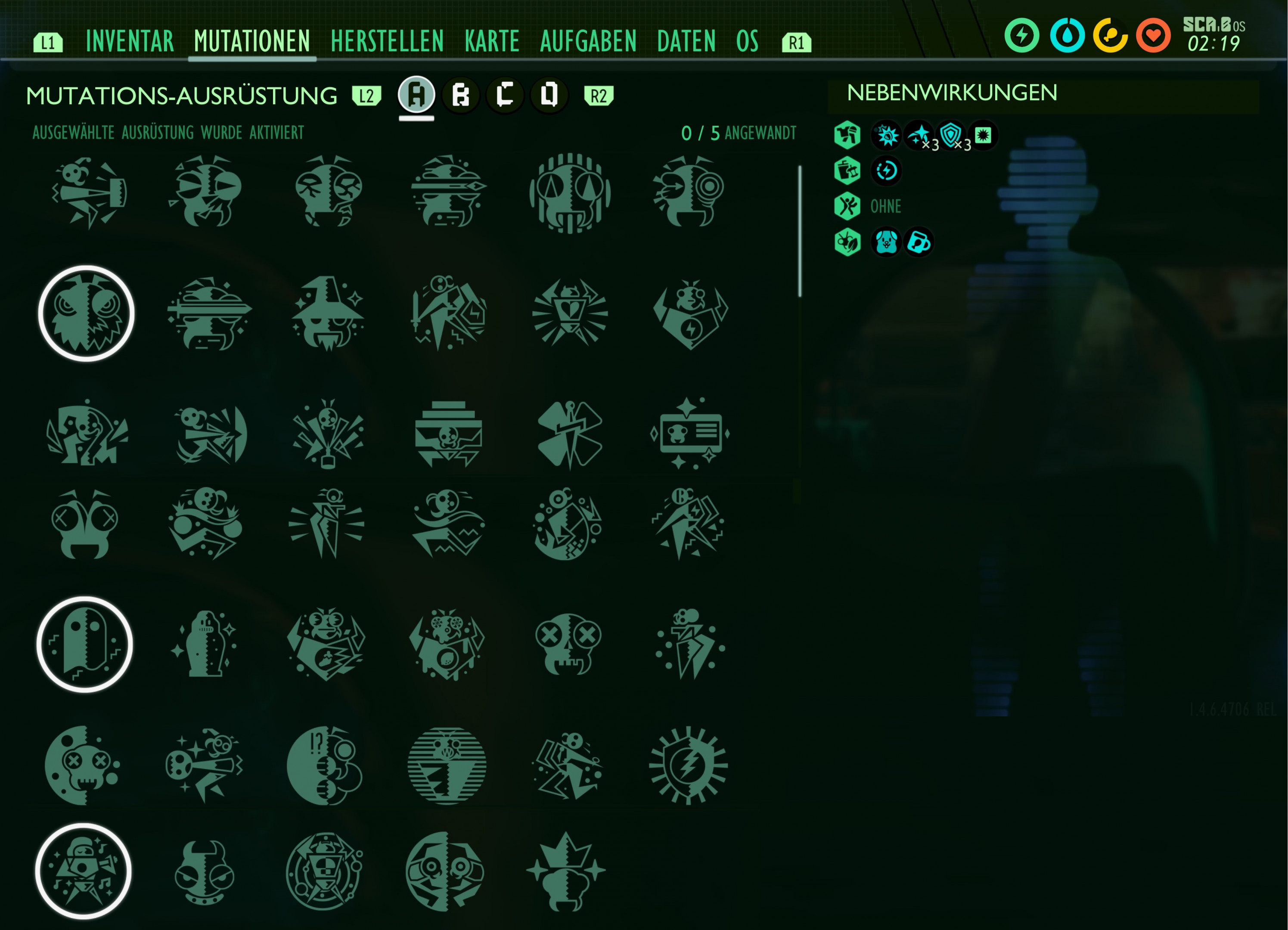1288x930 pixels.
Task: Open the Karte tab
Action: coord(492,41)
